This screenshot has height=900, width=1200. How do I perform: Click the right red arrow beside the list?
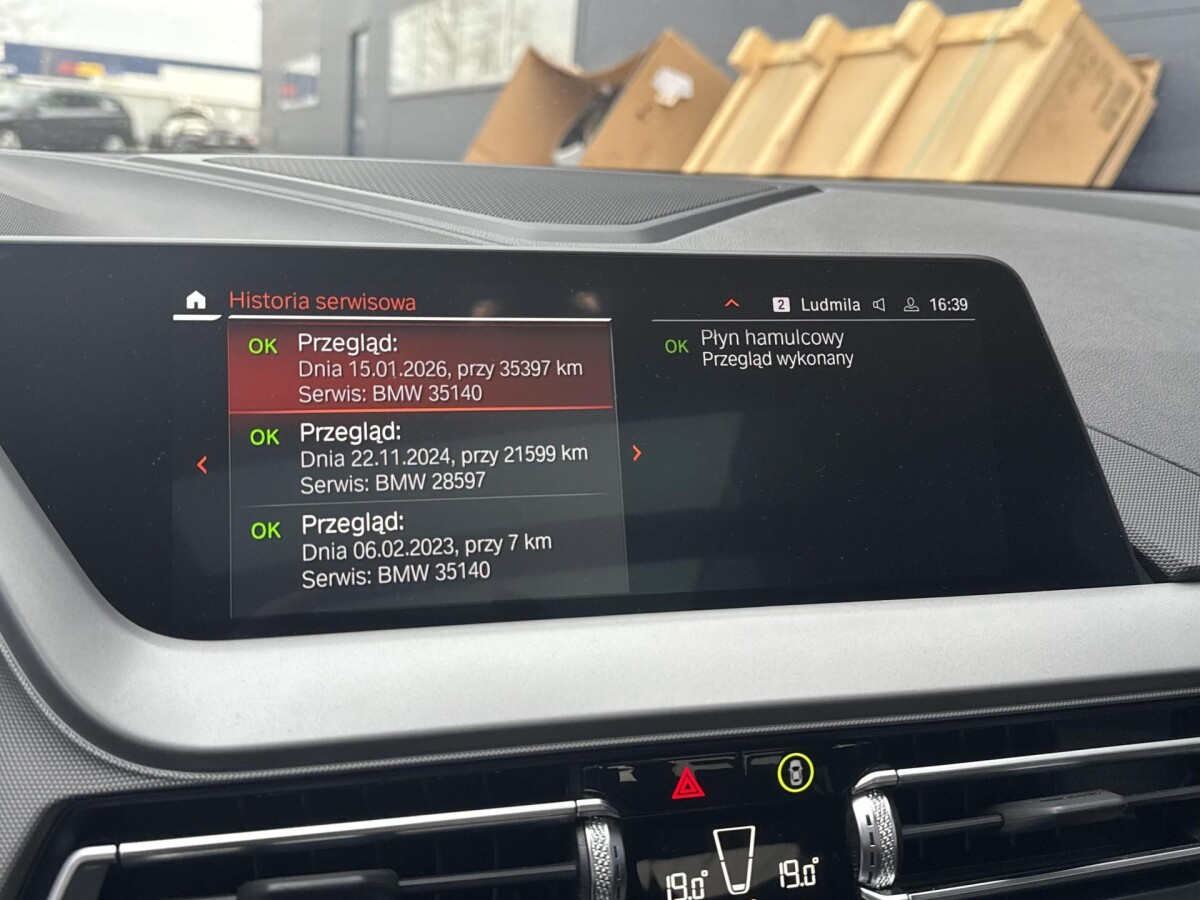(637, 453)
